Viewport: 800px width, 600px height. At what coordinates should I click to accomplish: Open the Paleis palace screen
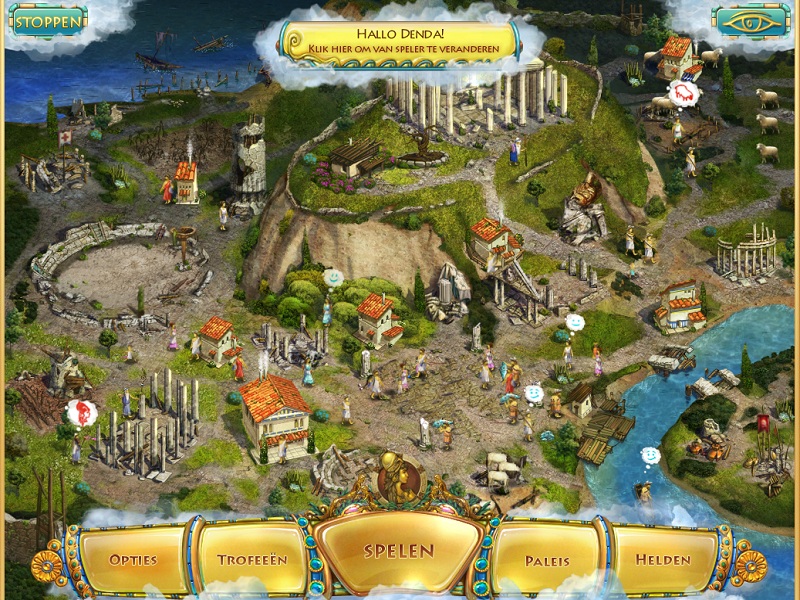click(x=547, y=560)
